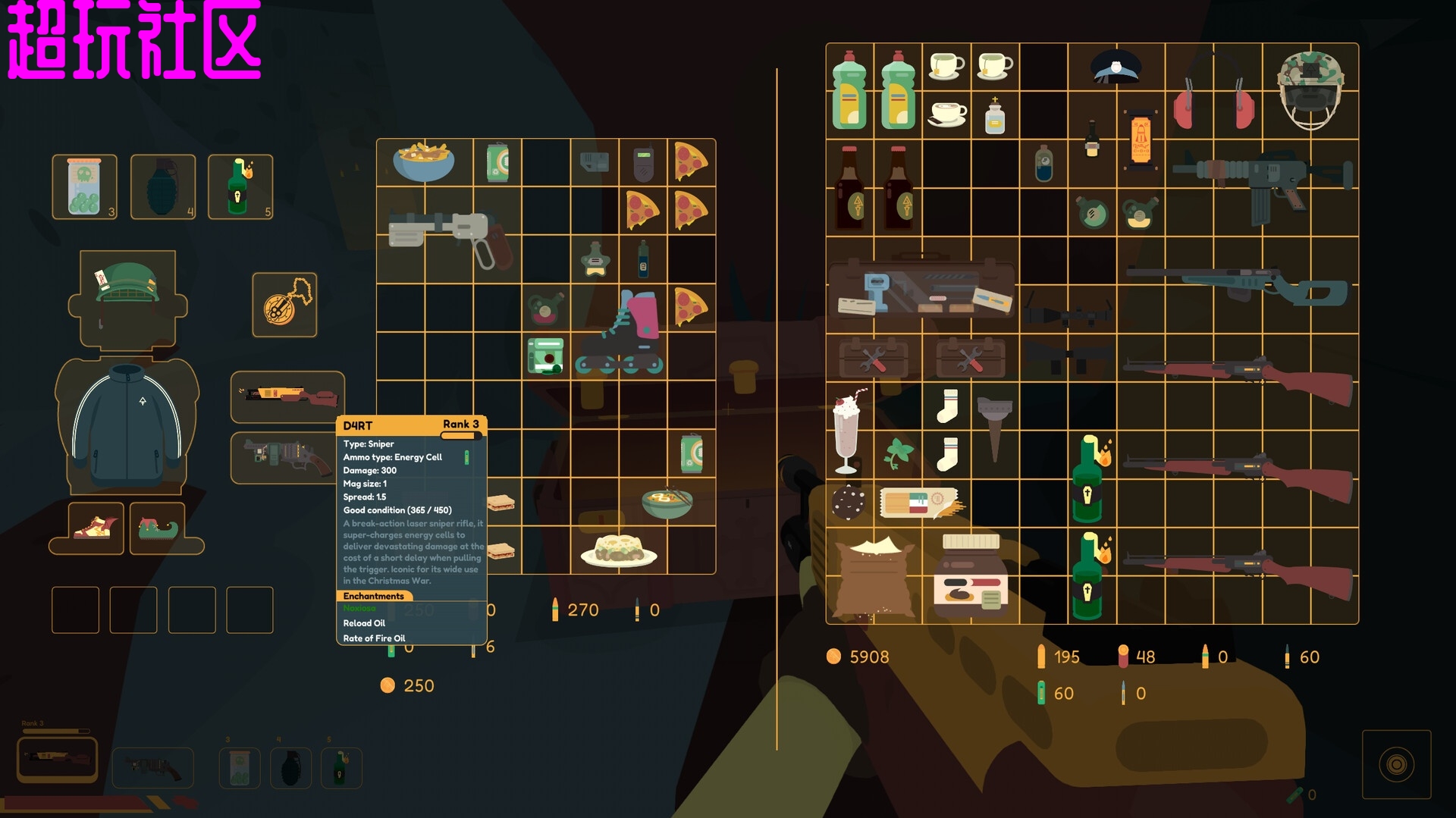Viewport: 1456px width, 818px height.
Task: Click the red sneakers equipment slot
Action: point(96,528)
